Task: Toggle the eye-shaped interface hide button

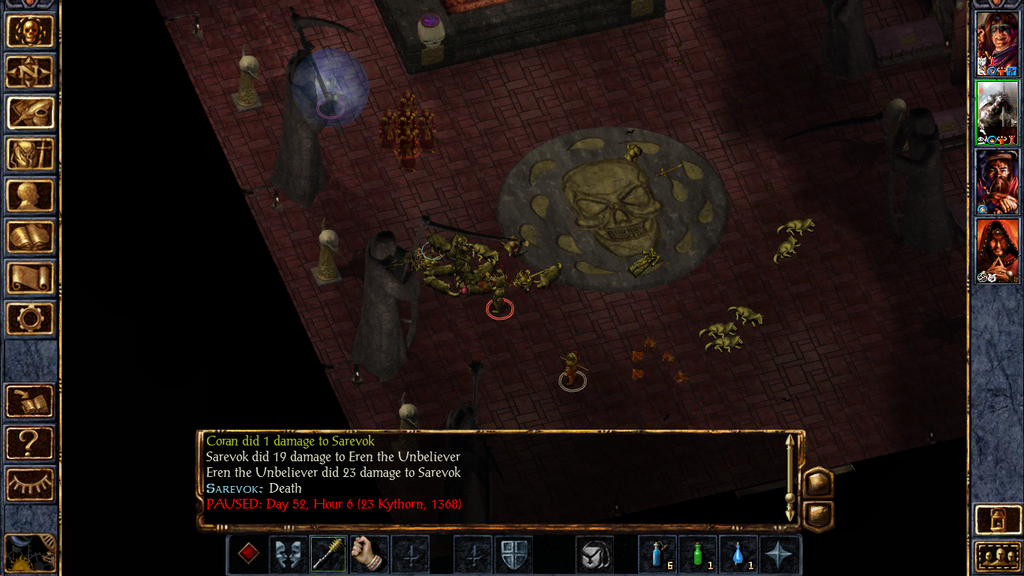Action: [30, 483]
